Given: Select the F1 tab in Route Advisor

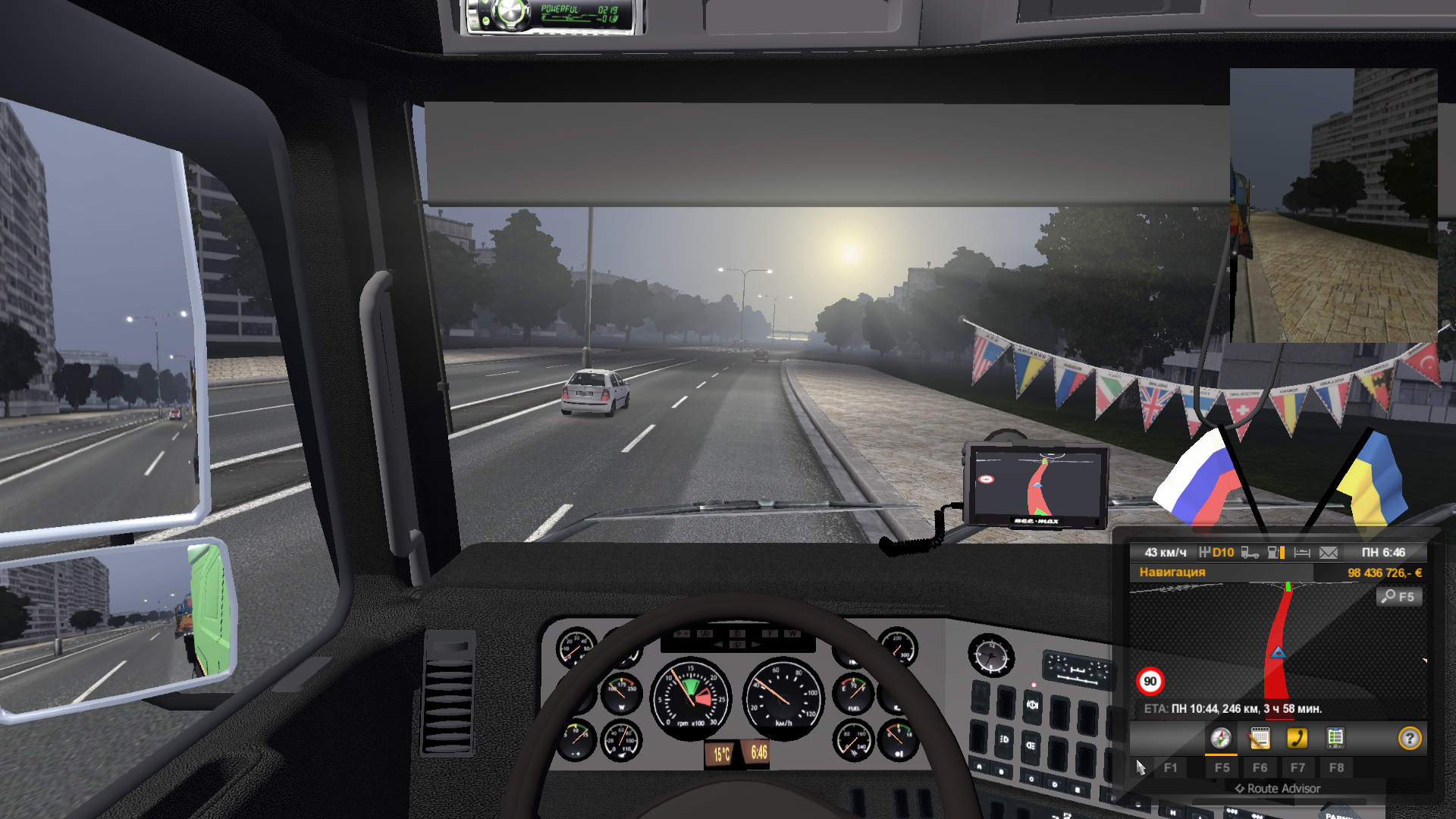Looking at the screenshot, I should 1172,767.
